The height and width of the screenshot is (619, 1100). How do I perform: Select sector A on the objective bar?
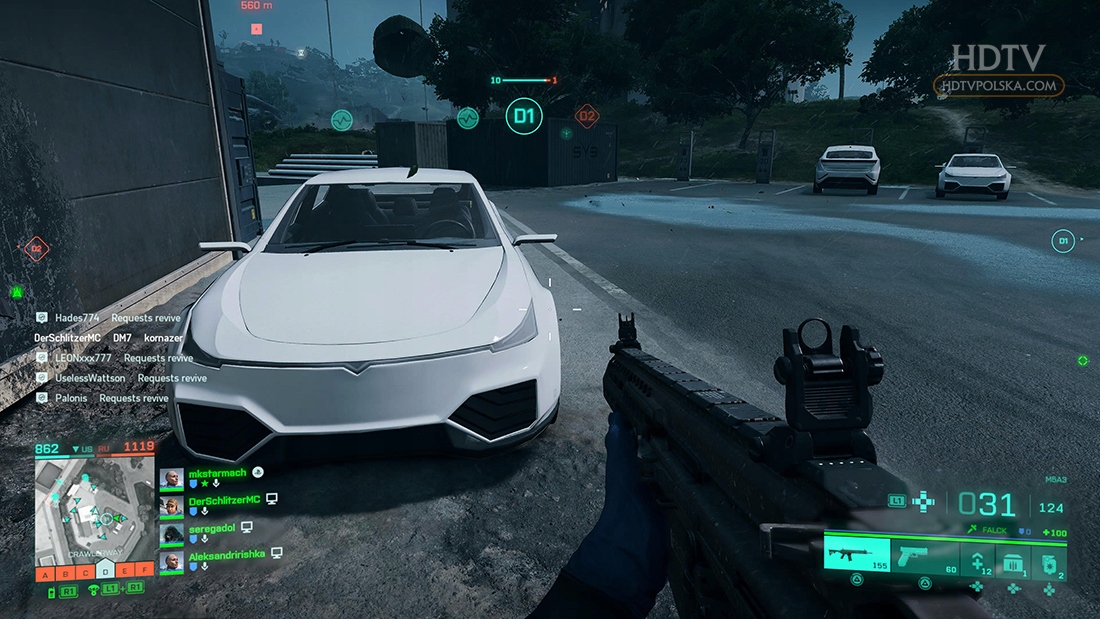click(45, 573)
